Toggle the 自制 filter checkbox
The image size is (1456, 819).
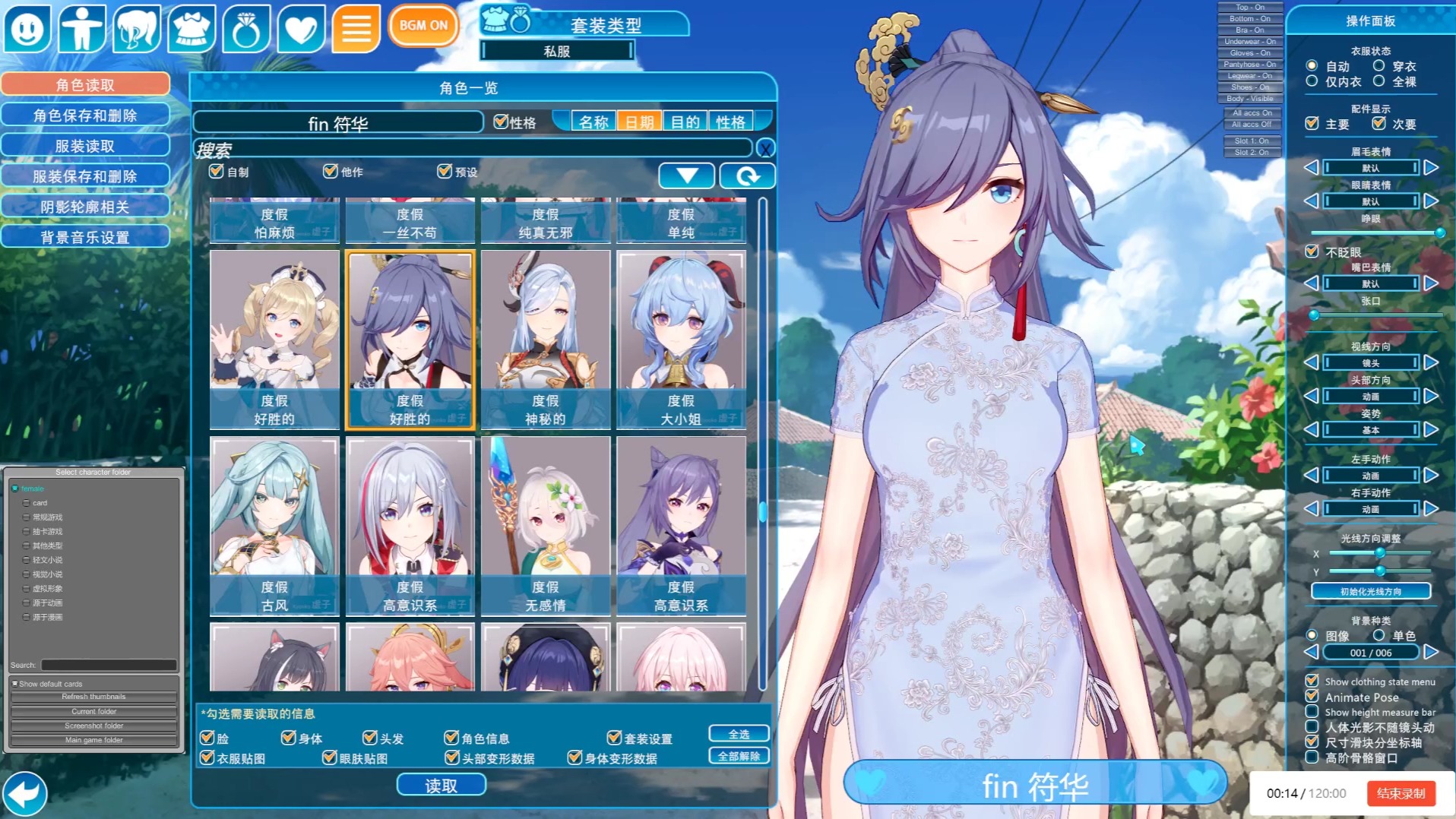(217, 172)
